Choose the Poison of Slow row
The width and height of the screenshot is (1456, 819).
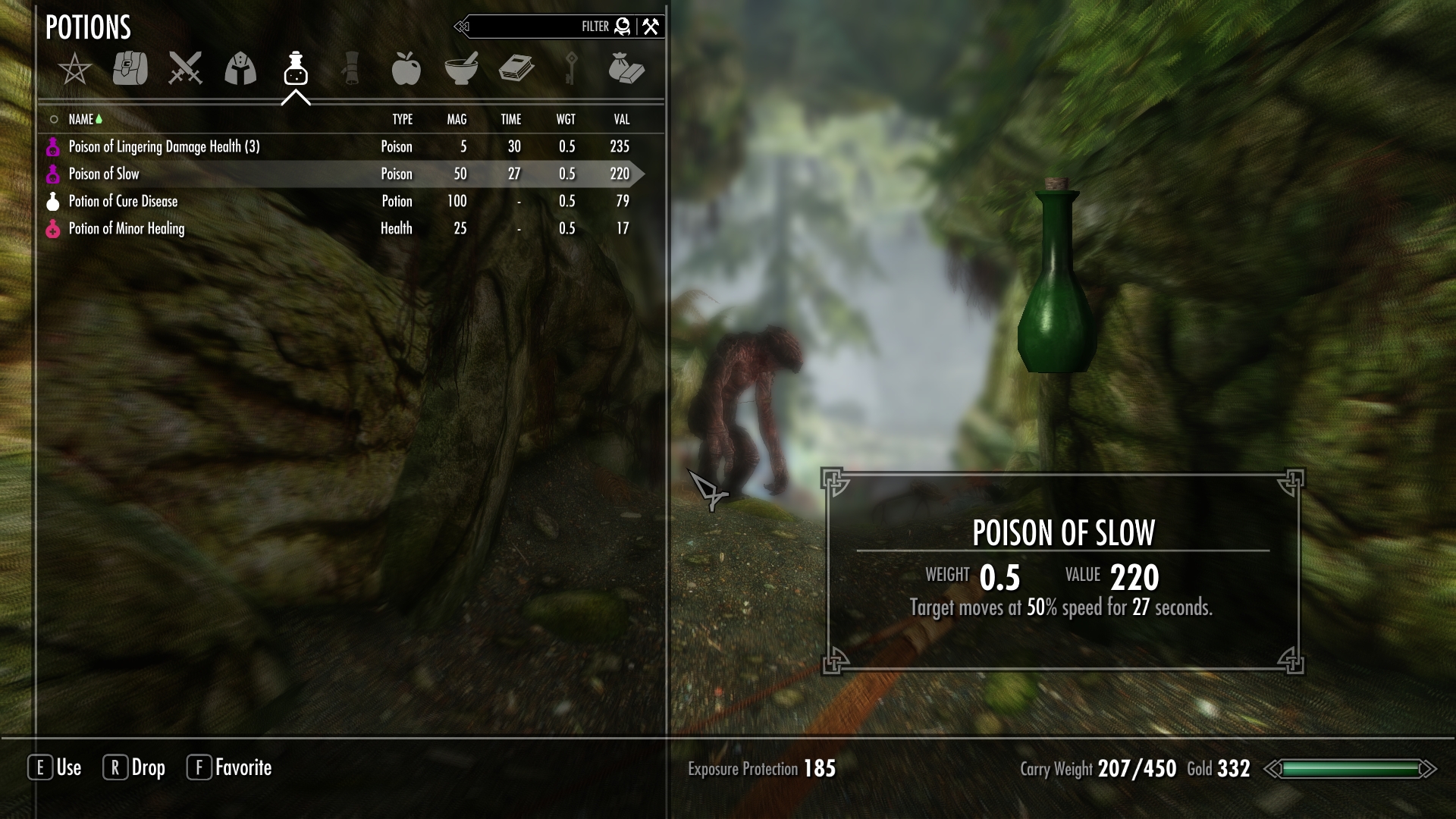104,174
